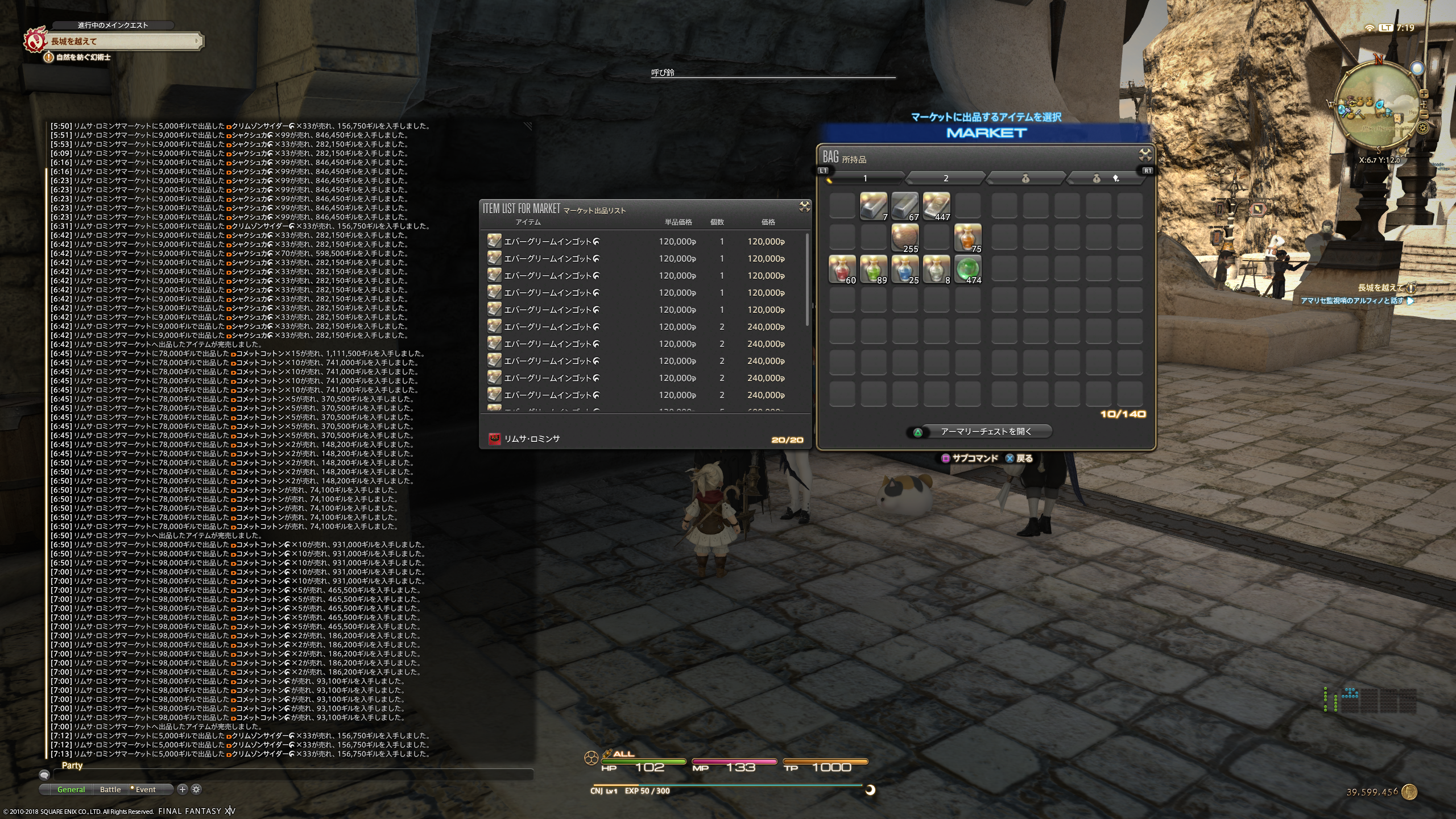Viewport: 1456px width, 819px height.
Task: Switch to the Event chat tab
Action: (144, 789)
